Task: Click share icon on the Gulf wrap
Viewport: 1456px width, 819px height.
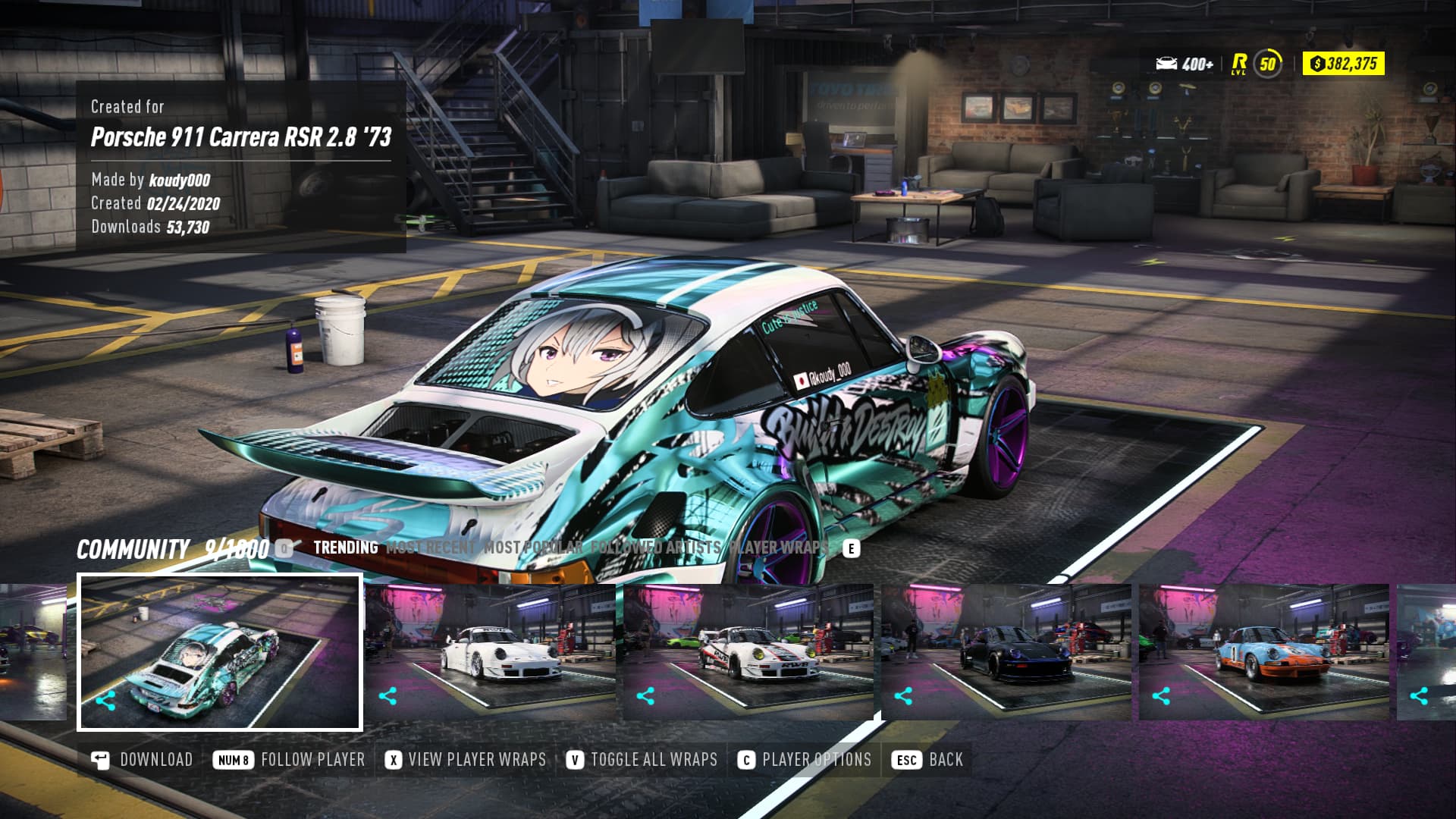Action: pos(1161,696)
